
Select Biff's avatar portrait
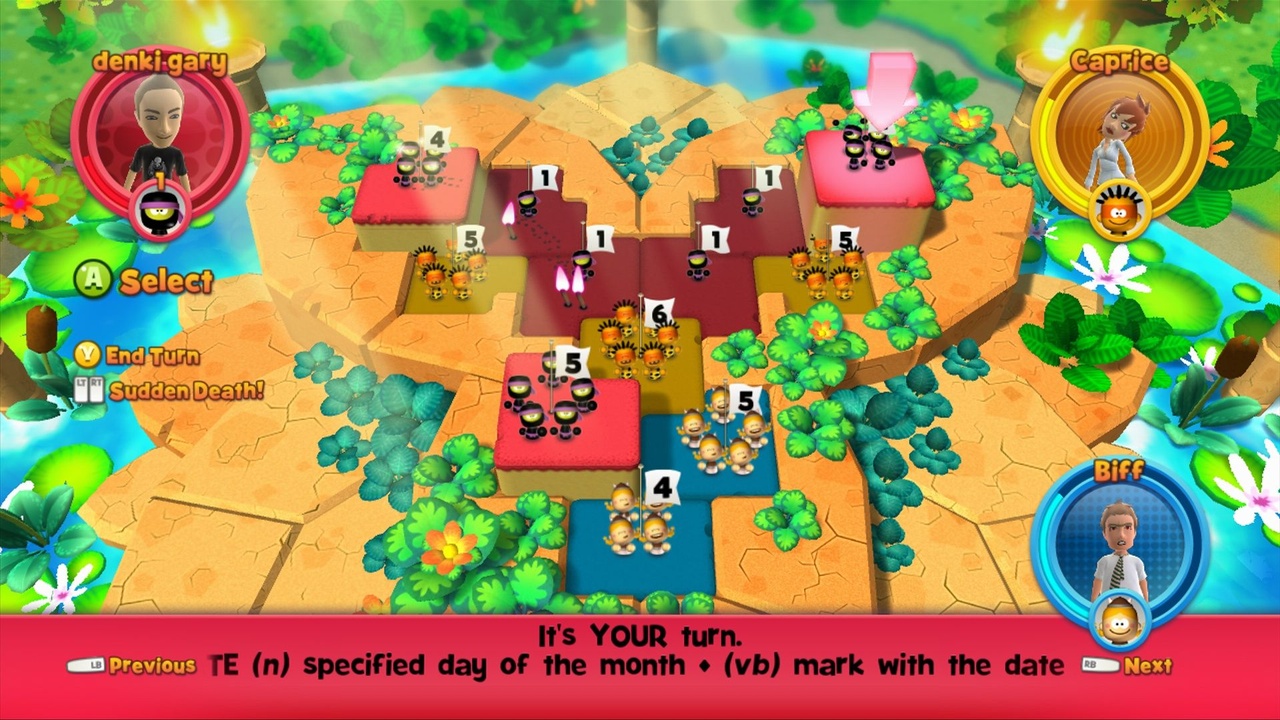1120,545
